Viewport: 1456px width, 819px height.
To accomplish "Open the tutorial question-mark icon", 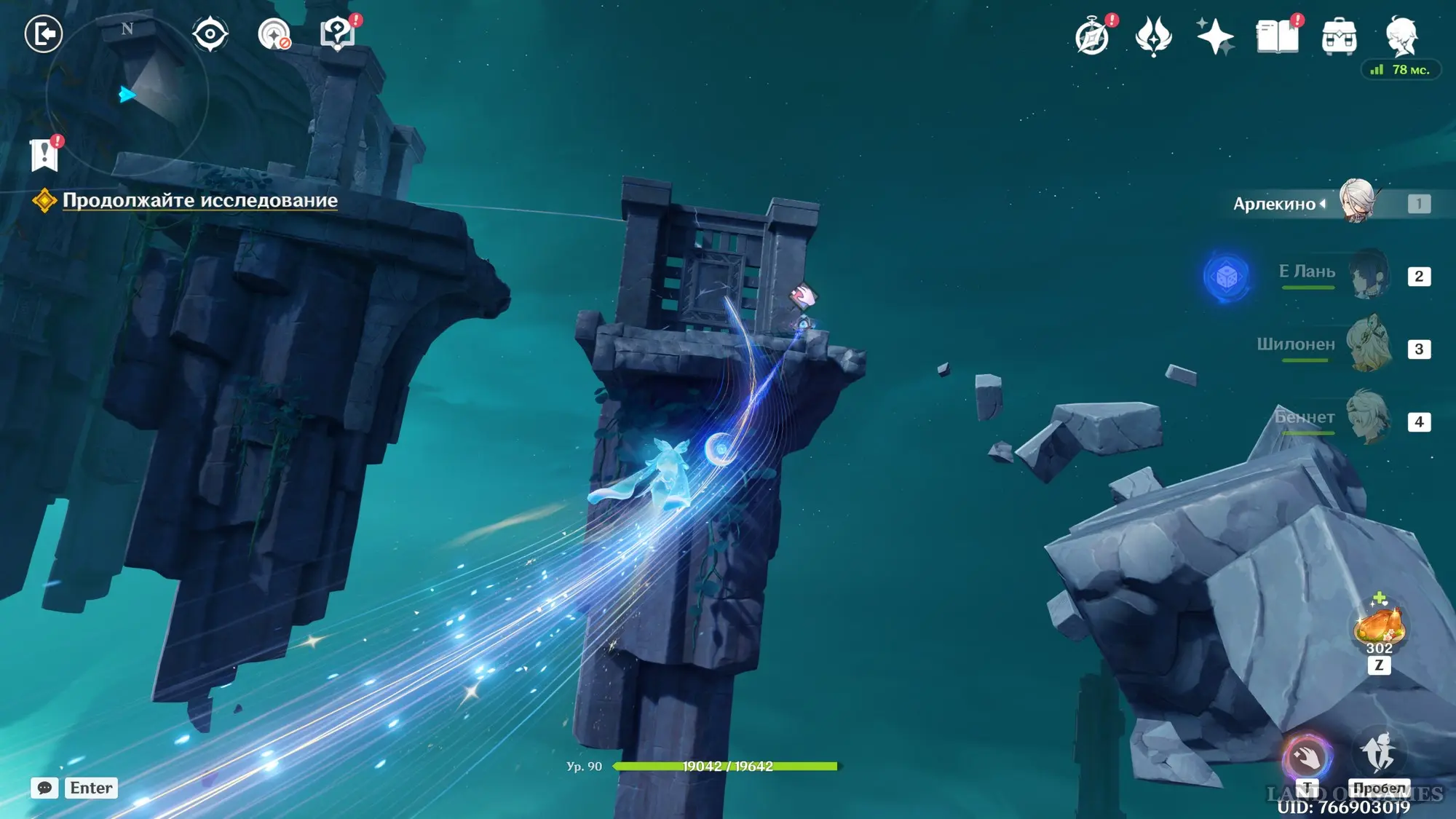I will coord(338,34).
